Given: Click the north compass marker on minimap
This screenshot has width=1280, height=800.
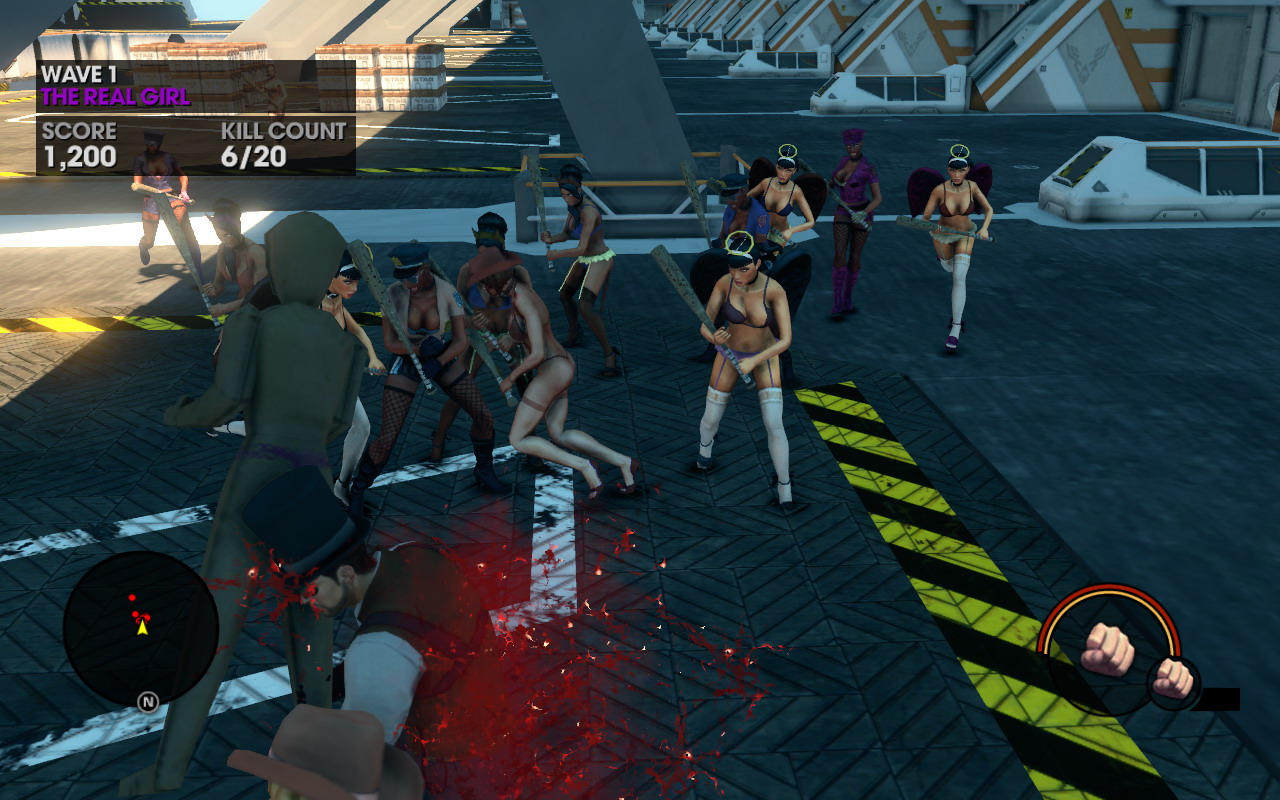Looking at the screenshot, I should click(x=148, y=702).
